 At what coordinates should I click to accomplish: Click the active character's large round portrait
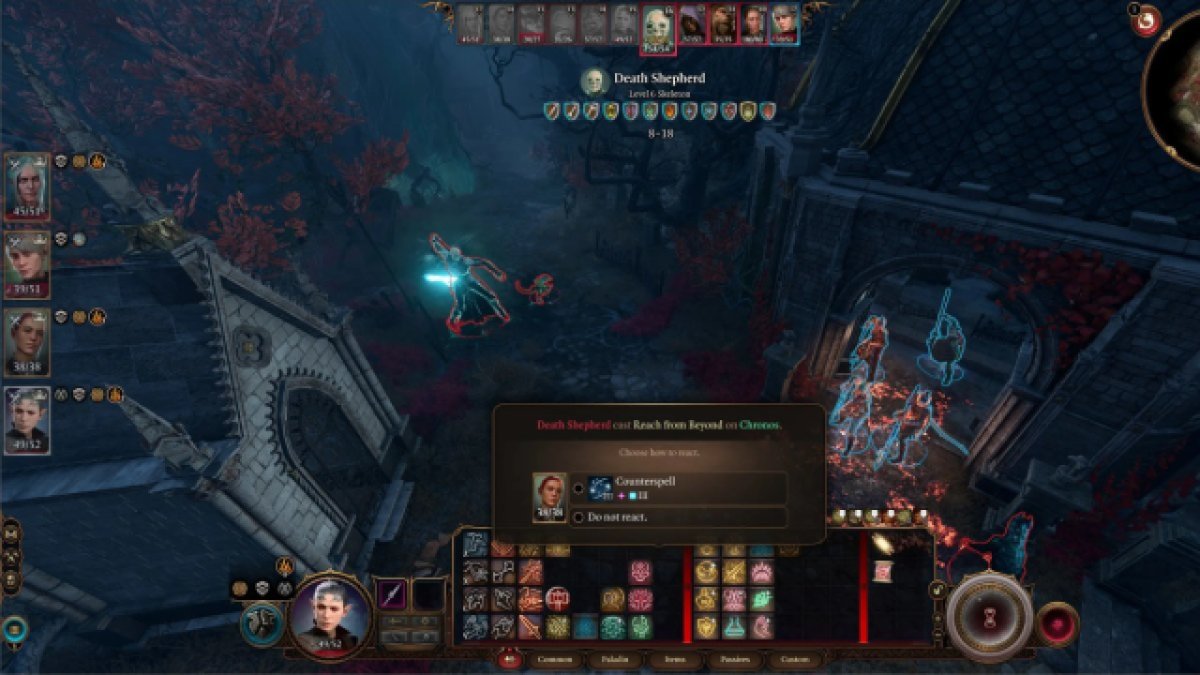330,615
